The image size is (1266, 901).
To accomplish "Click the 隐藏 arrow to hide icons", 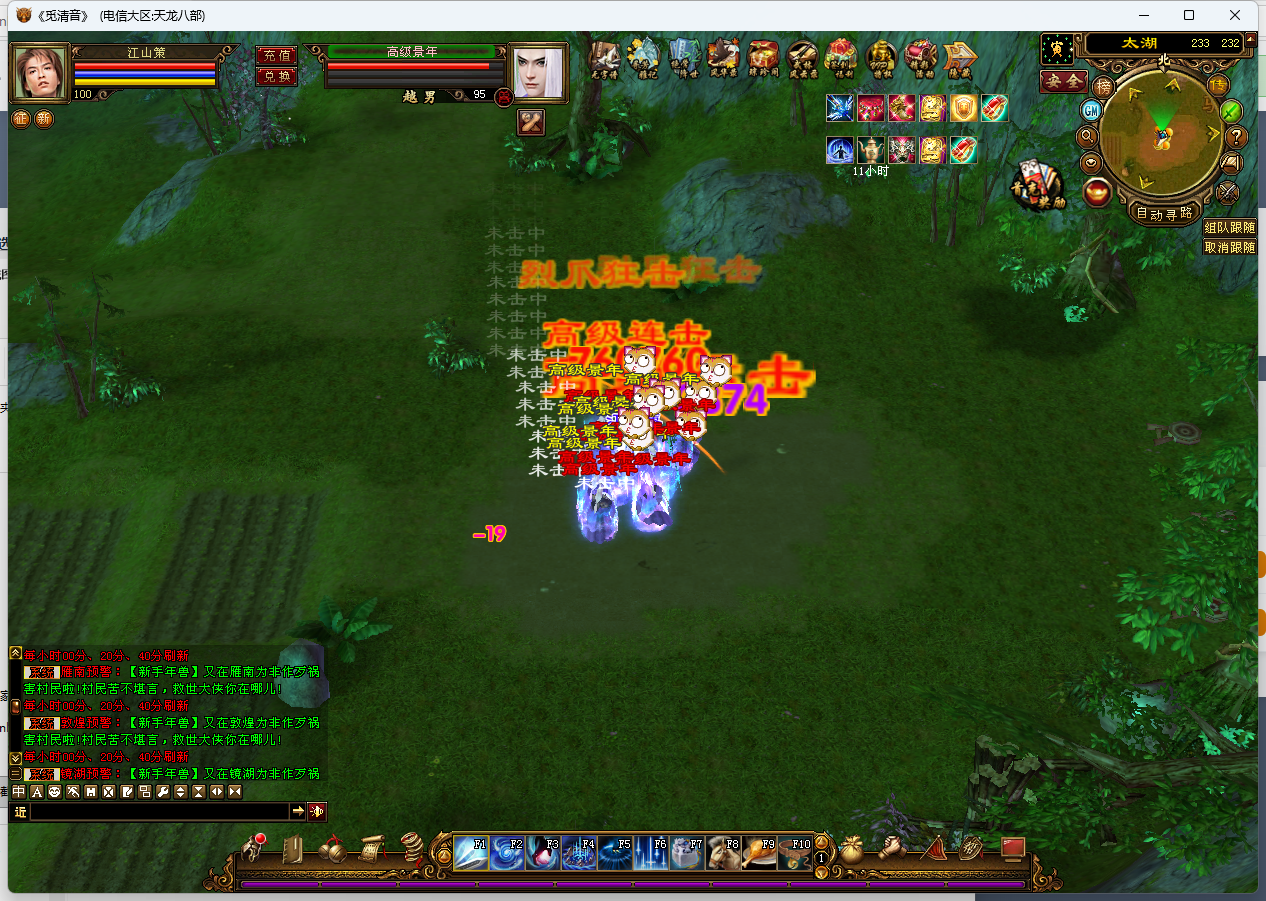I will point(960,59).
